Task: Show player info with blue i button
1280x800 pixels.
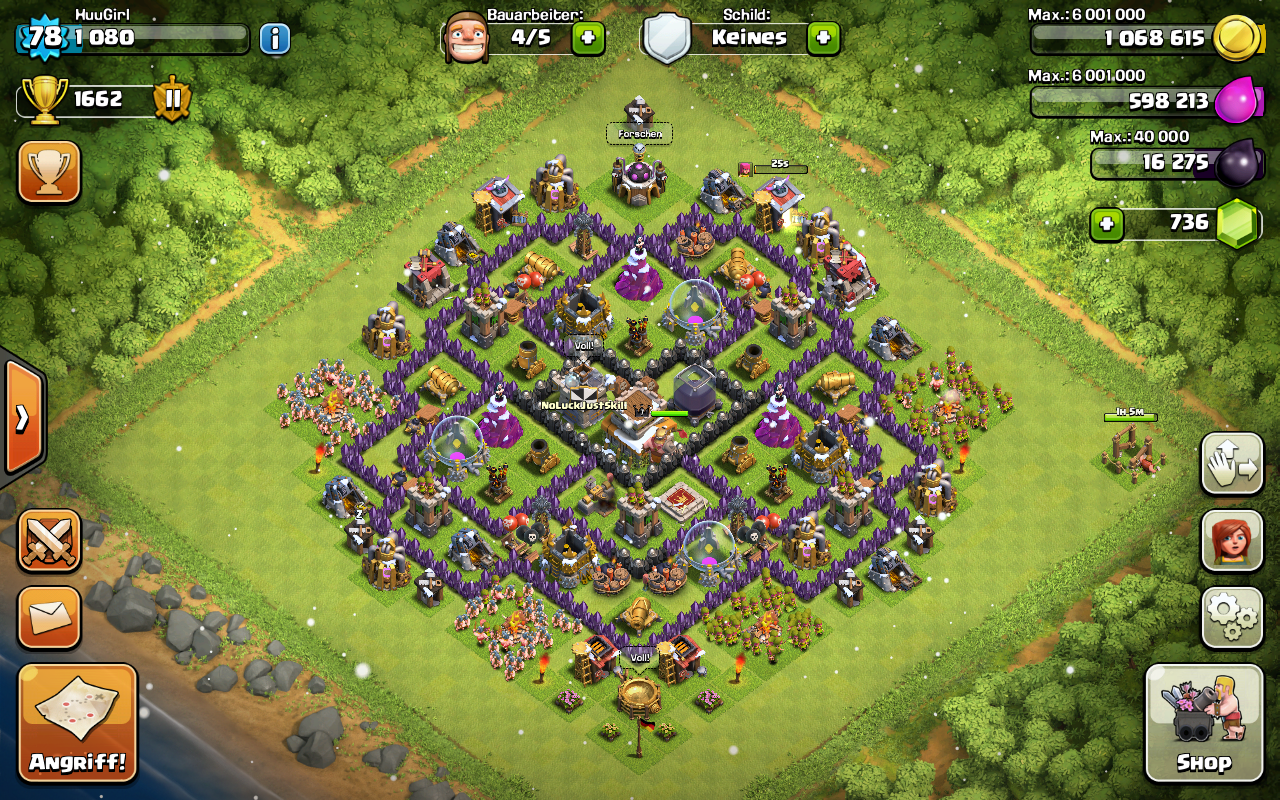Action: (275, 39)
